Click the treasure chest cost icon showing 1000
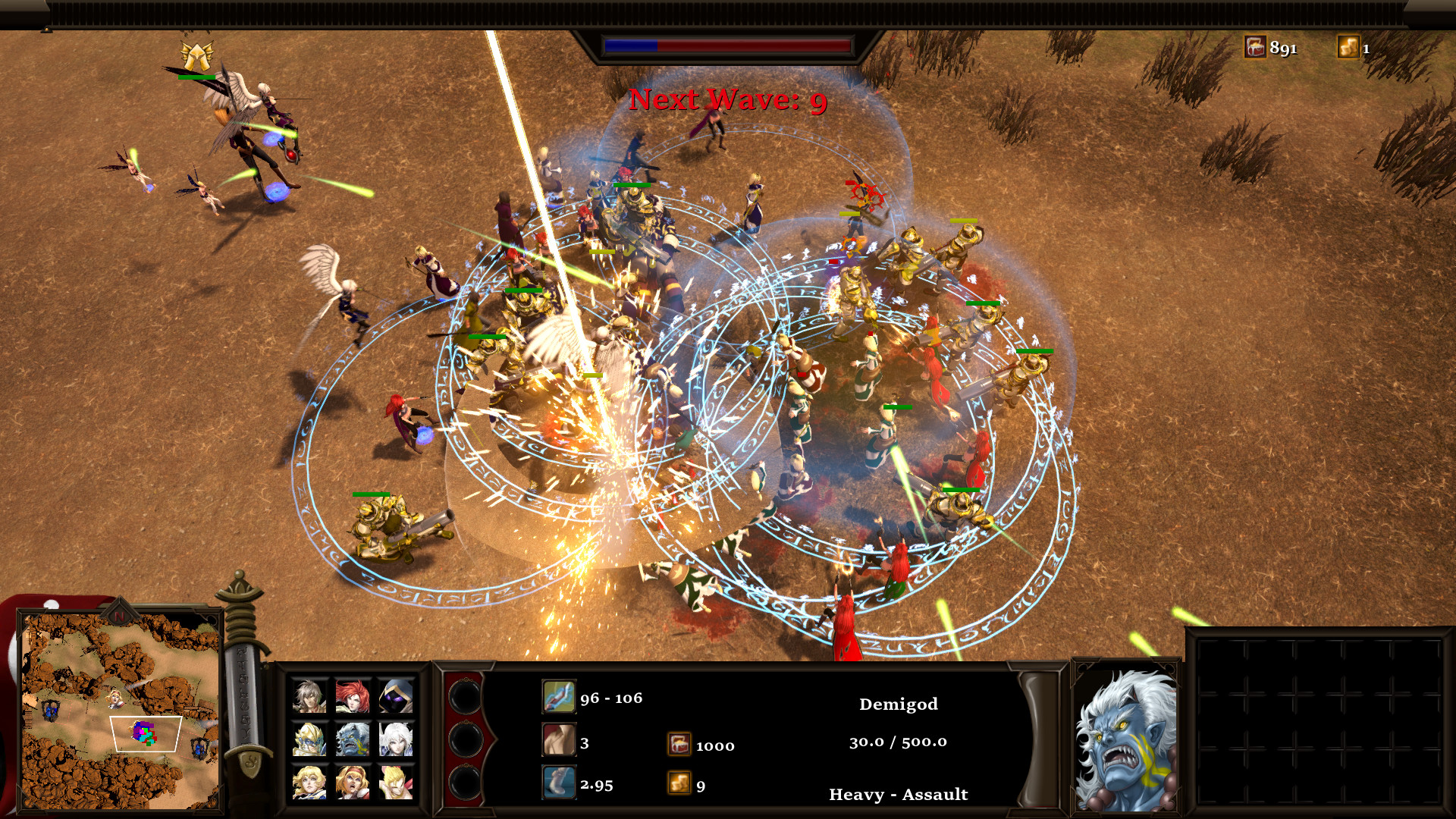The width and height of the screenshot is (1456, 819). 679,745
